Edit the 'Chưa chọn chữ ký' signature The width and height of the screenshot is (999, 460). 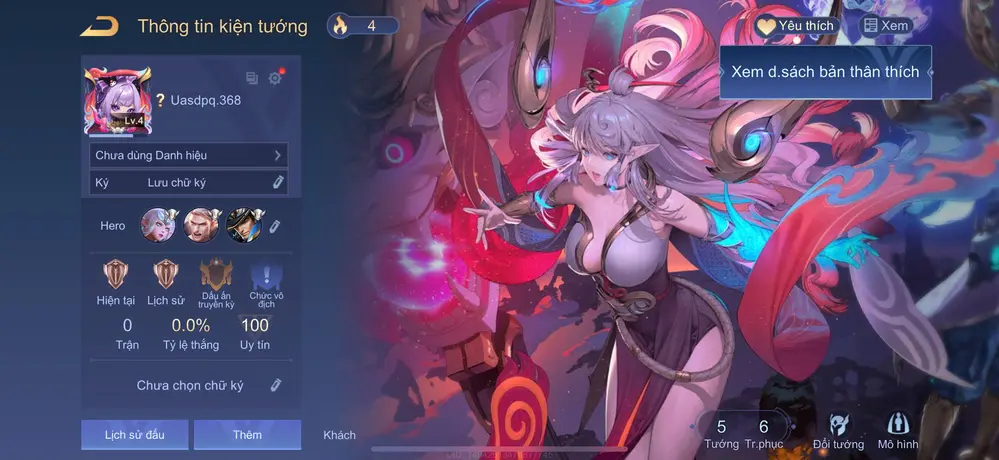pyautogui.click(x=277, y=385)
